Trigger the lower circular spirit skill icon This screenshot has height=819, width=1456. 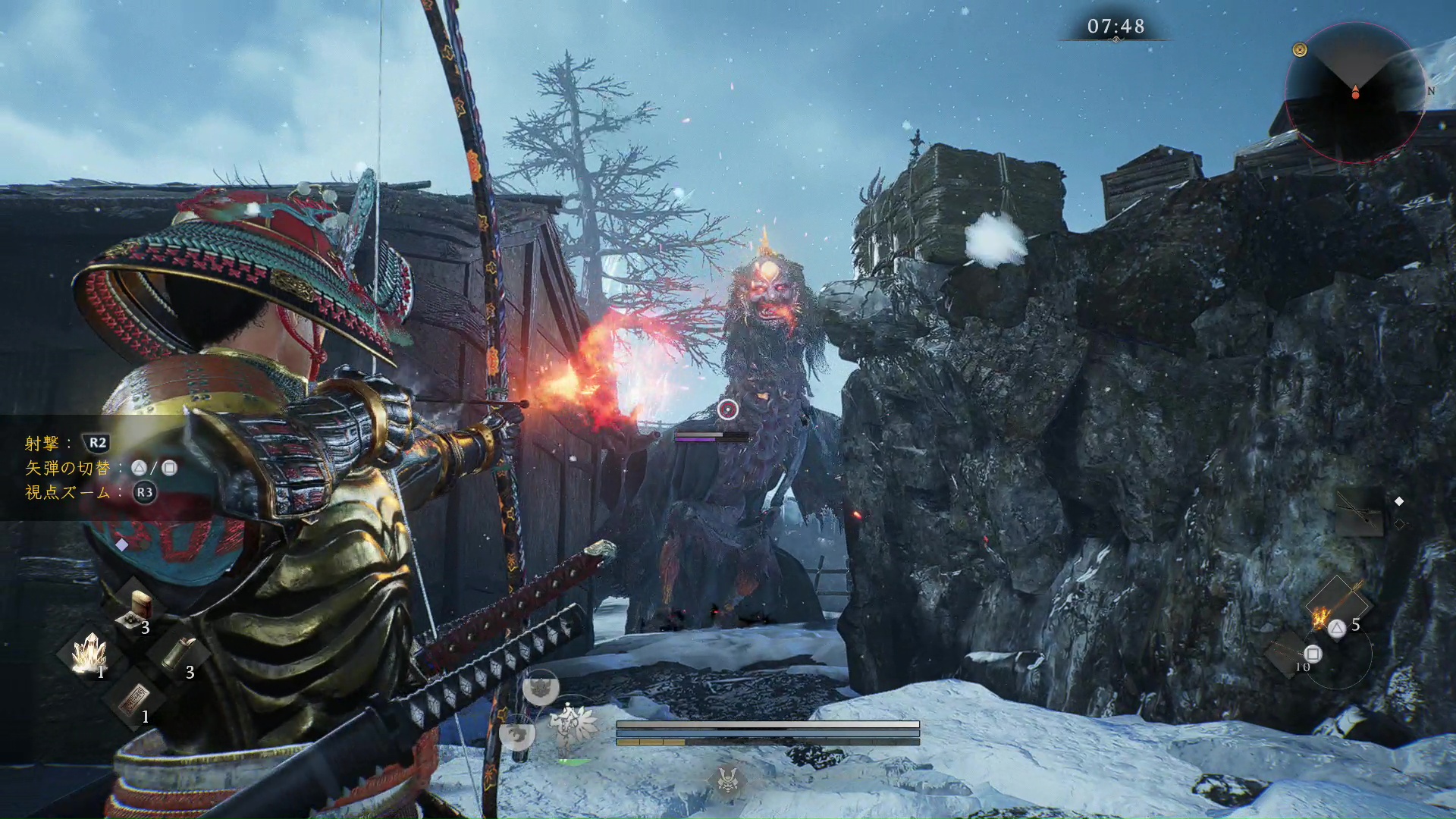tap(517, 733)
